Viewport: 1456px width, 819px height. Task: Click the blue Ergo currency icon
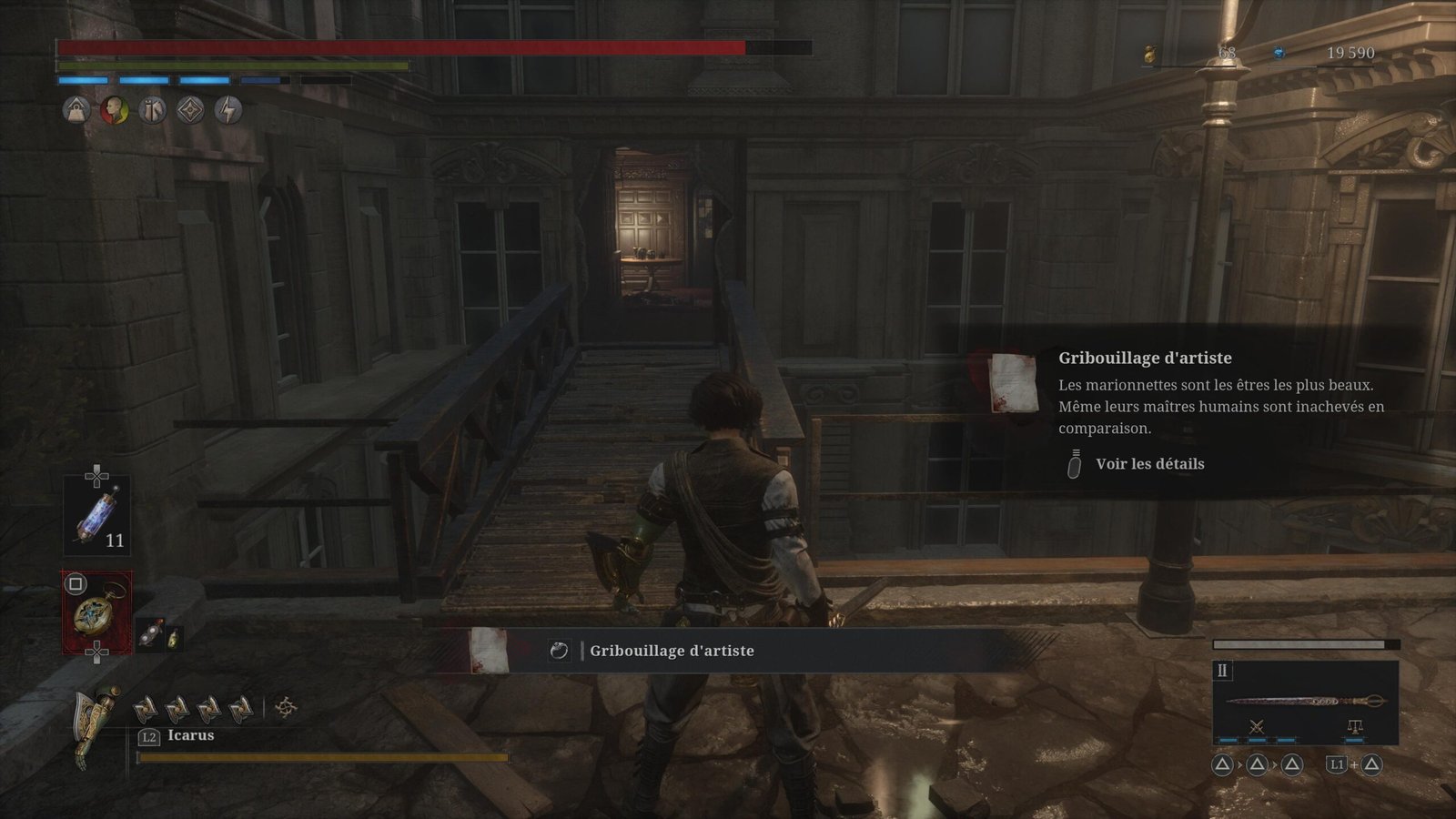point(1280,54)
